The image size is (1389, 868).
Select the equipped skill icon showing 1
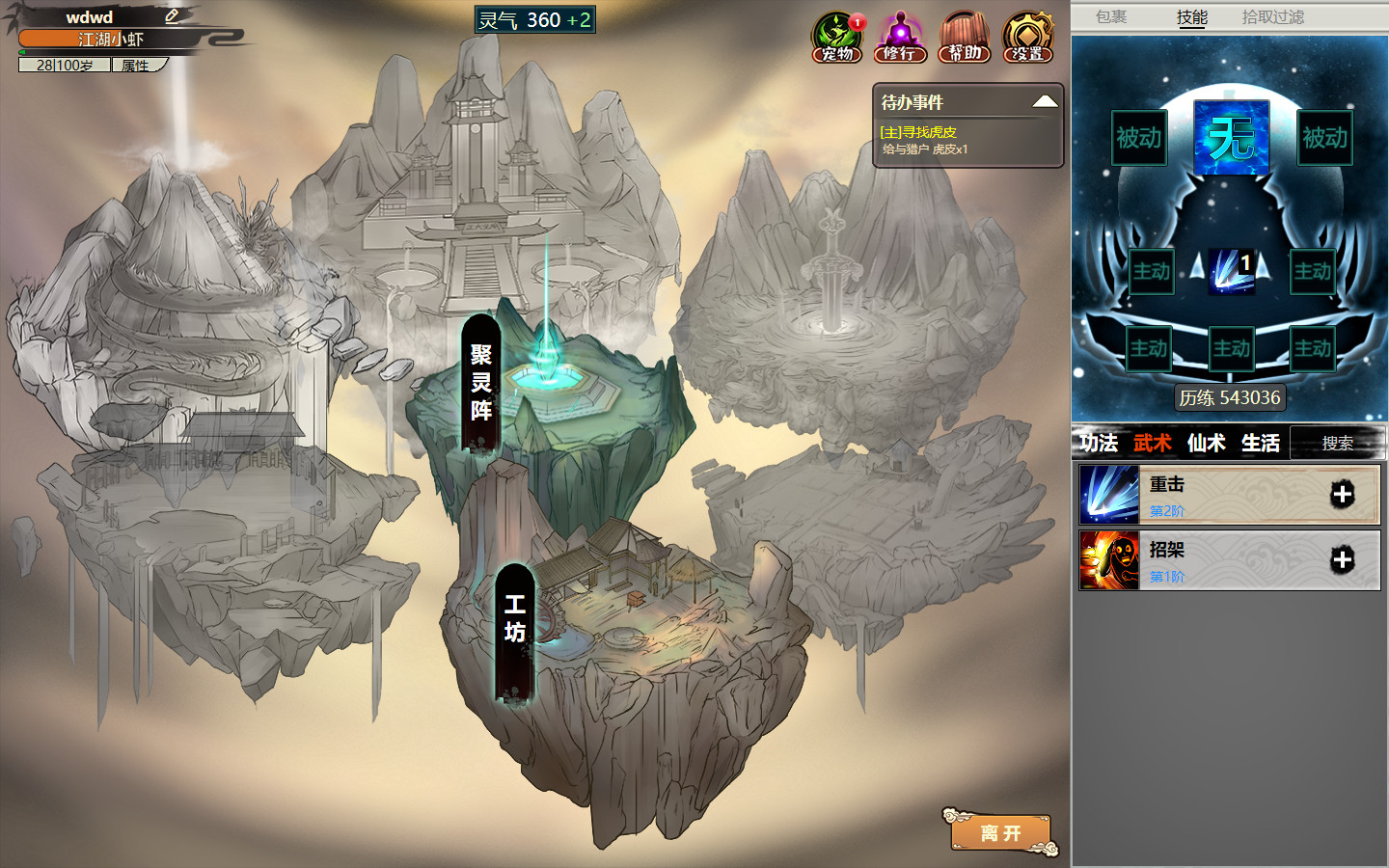click(1231, 271)
